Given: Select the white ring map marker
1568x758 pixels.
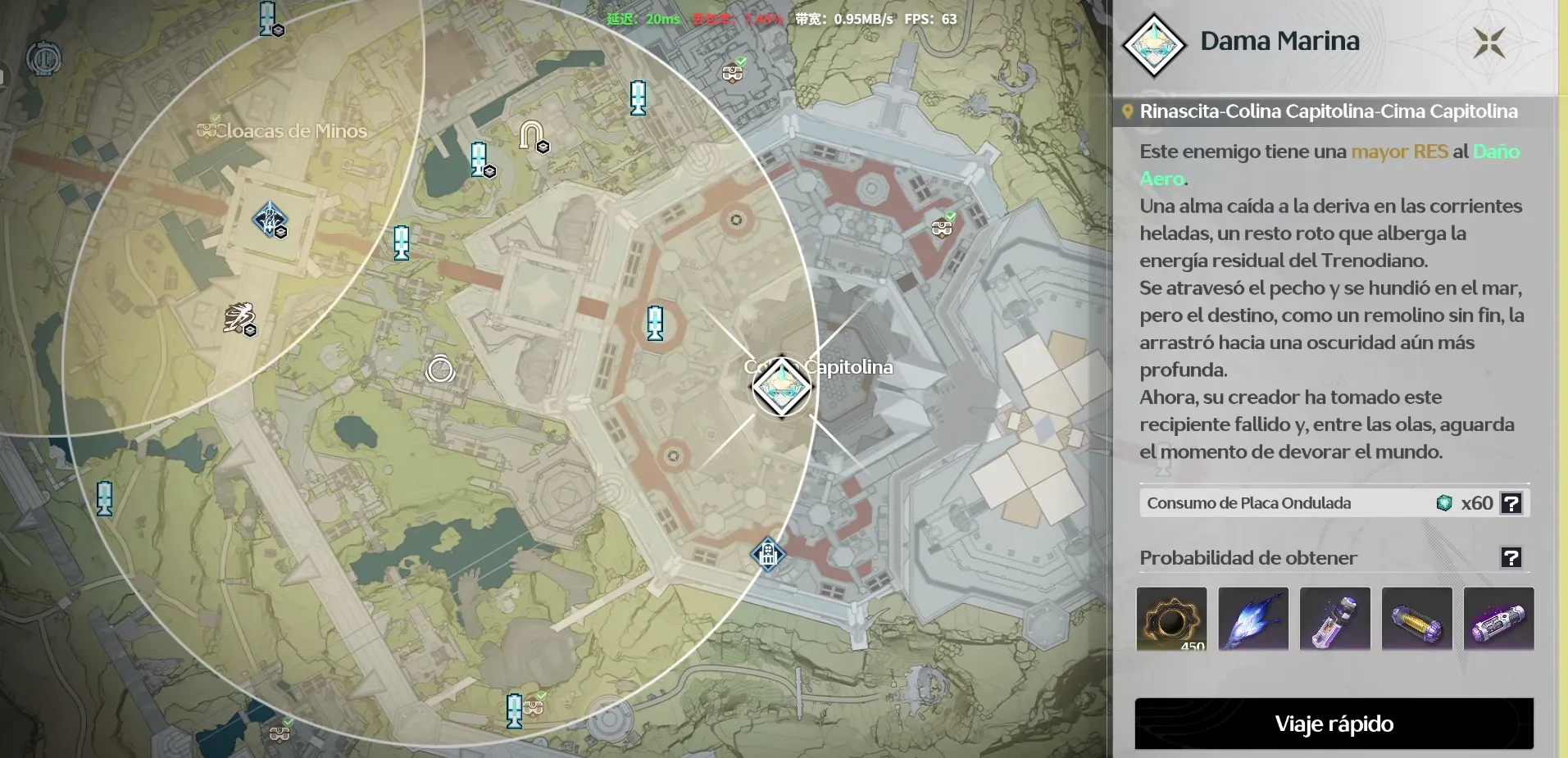Looking at the screenshot, I should coord(440,370).
